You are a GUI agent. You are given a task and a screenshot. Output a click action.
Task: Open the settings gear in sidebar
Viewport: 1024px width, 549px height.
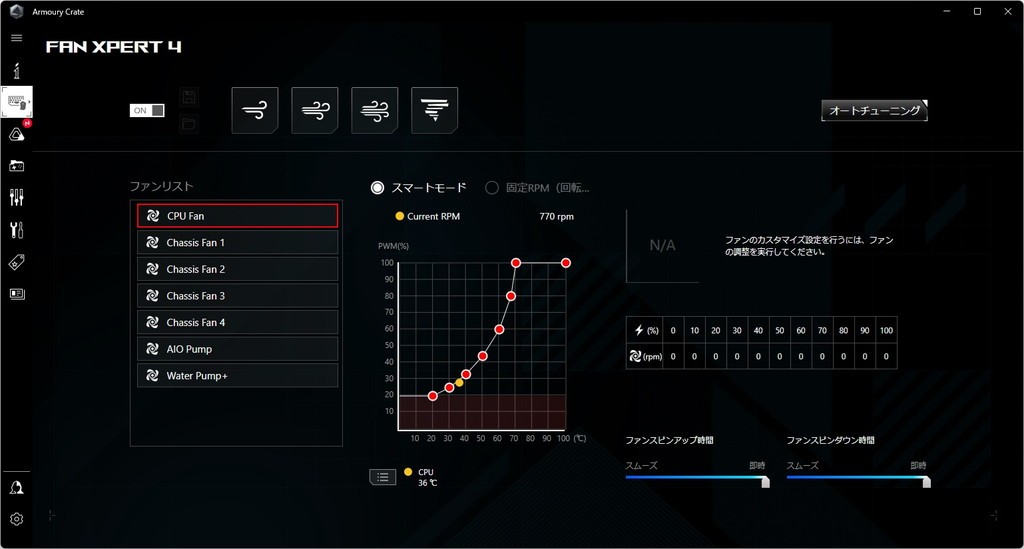coord(16,519)
